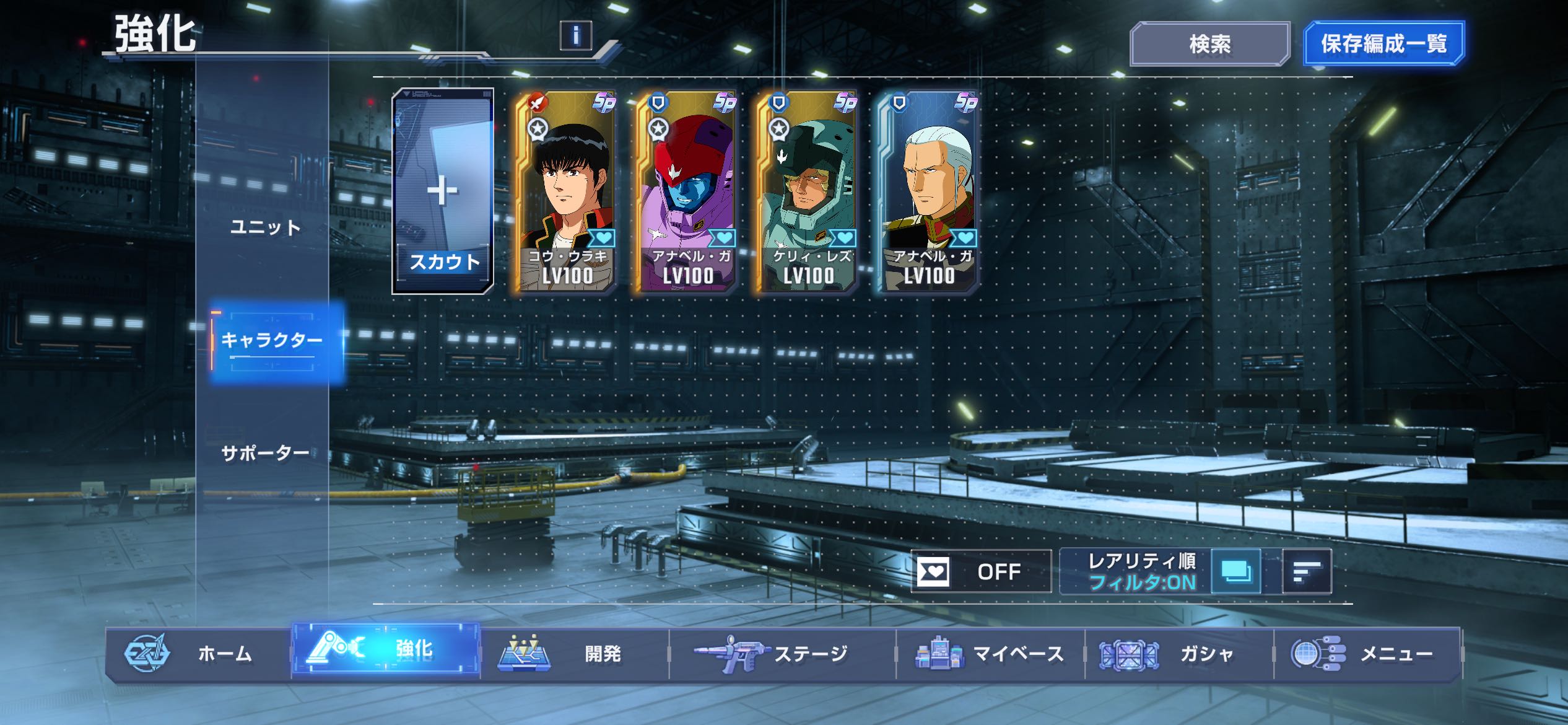The height and width of the screenshot is (725, 1568).
Task: Open the 保存編成一覧 saved formations list
Action: 1383,44
